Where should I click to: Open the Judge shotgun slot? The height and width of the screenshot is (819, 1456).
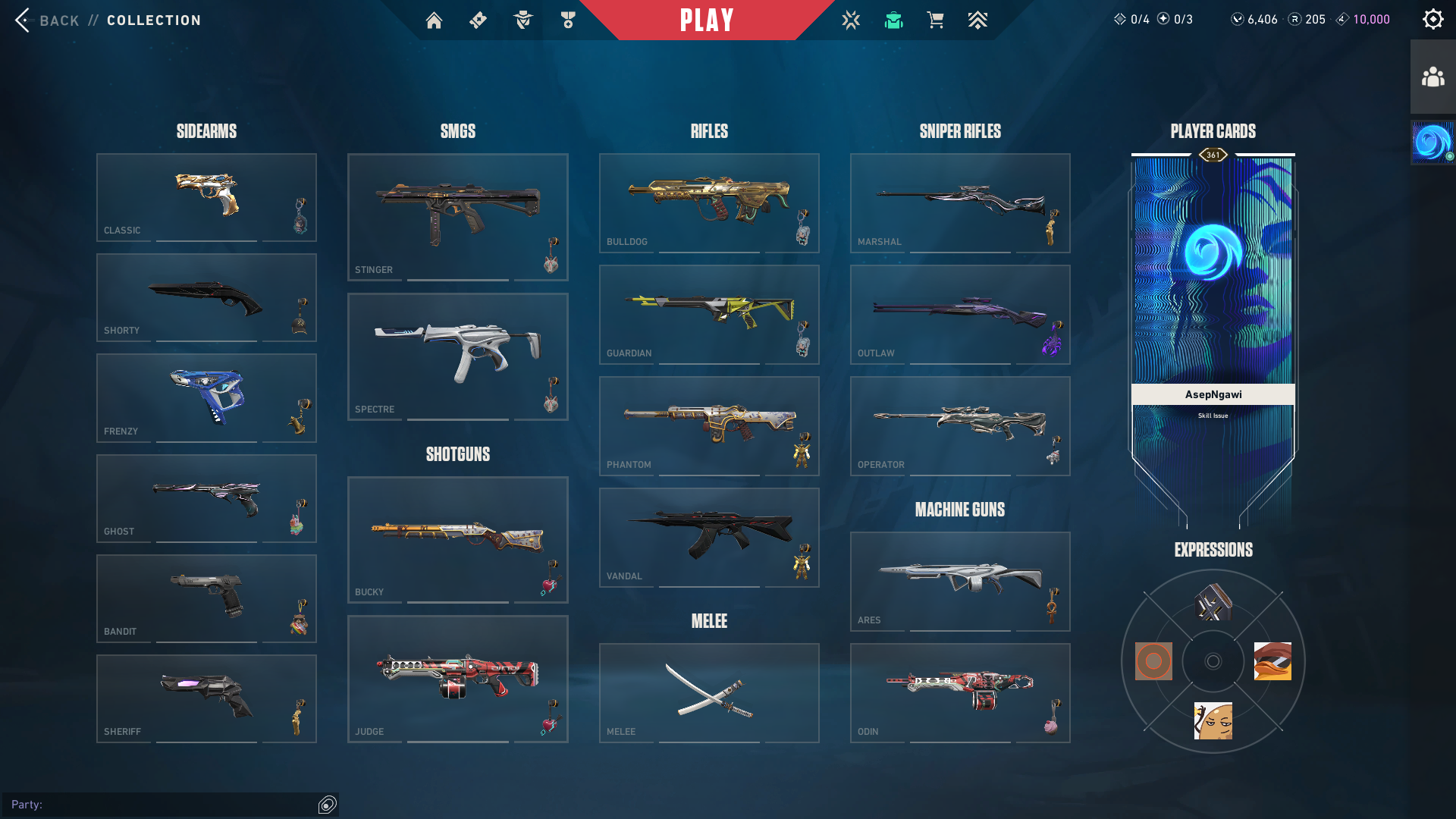pos(457,678)
